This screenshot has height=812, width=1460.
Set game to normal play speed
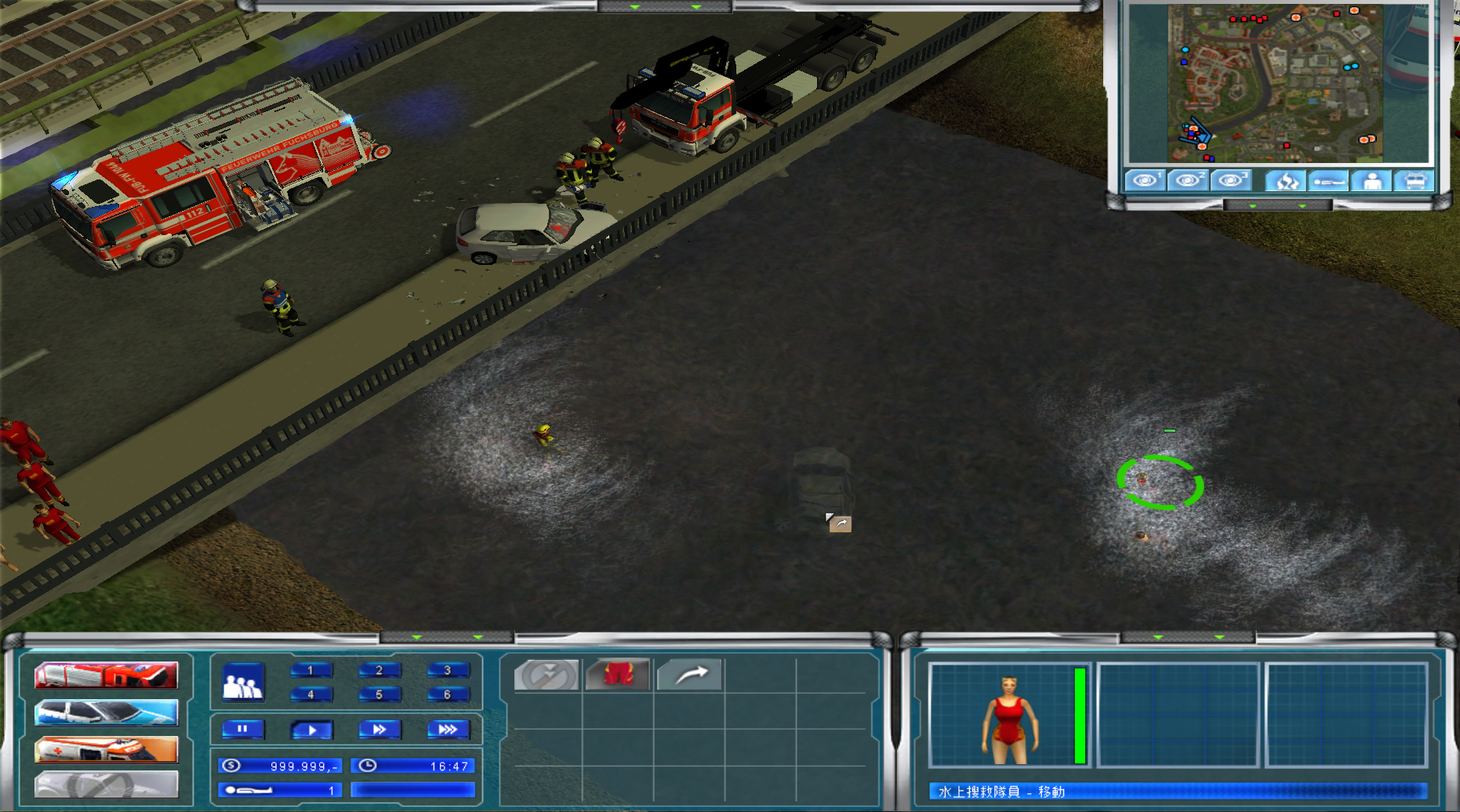coord(311,730)
